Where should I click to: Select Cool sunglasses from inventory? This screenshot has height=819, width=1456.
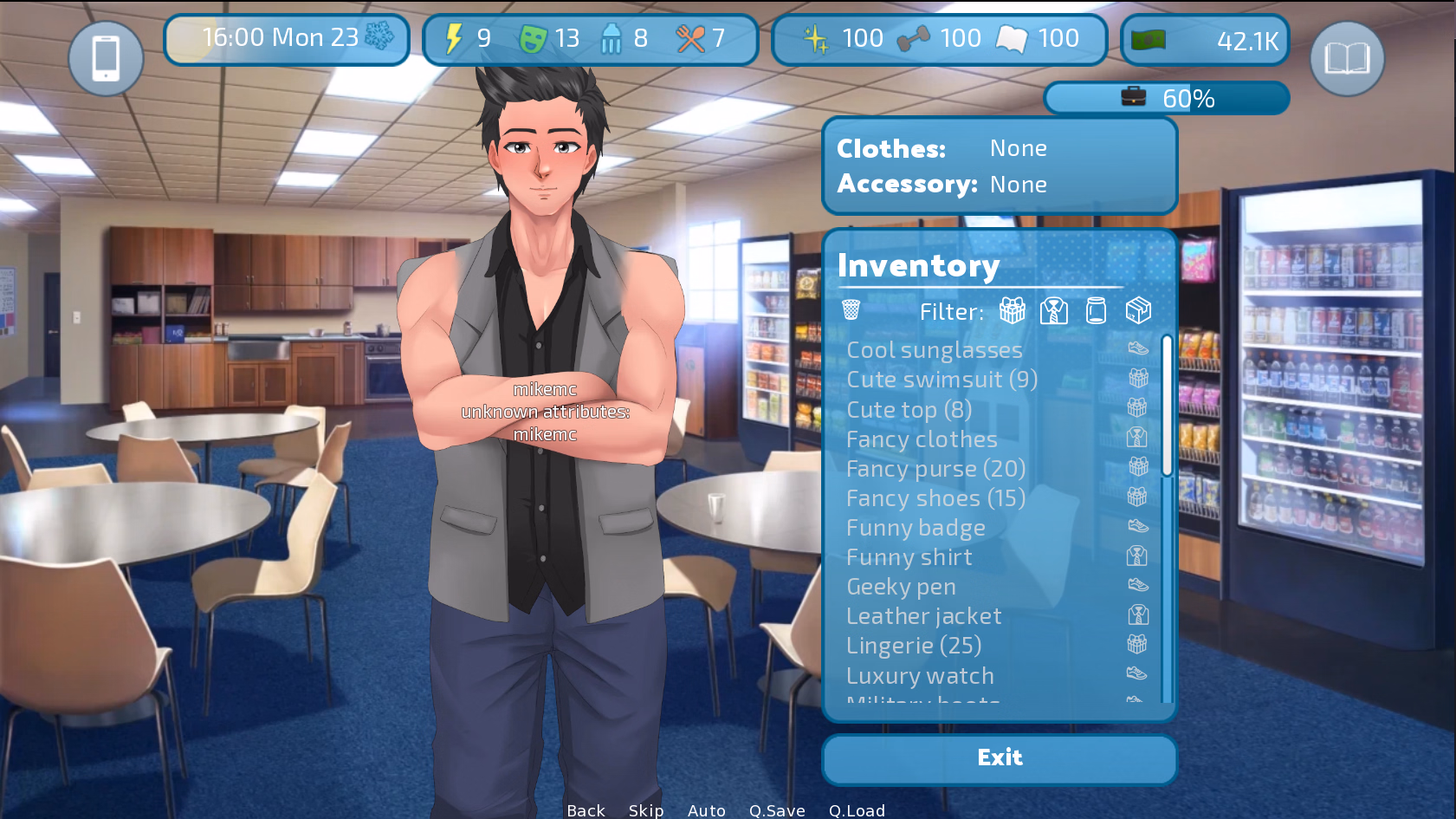(x=934, y=350)
